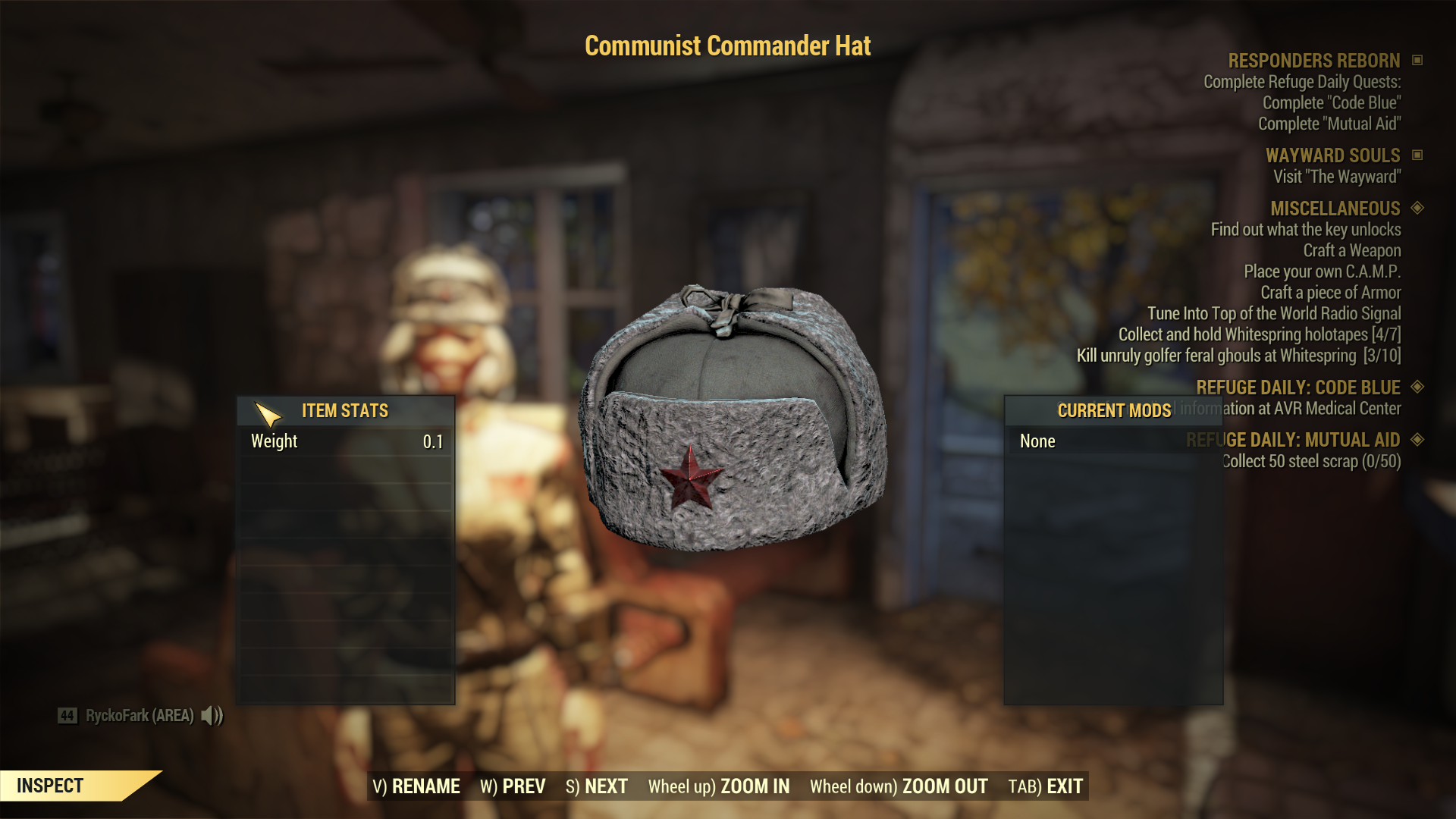Switch to the ITEM STATS panel
The image size is (1456, 819).
(x=344, y=410)
